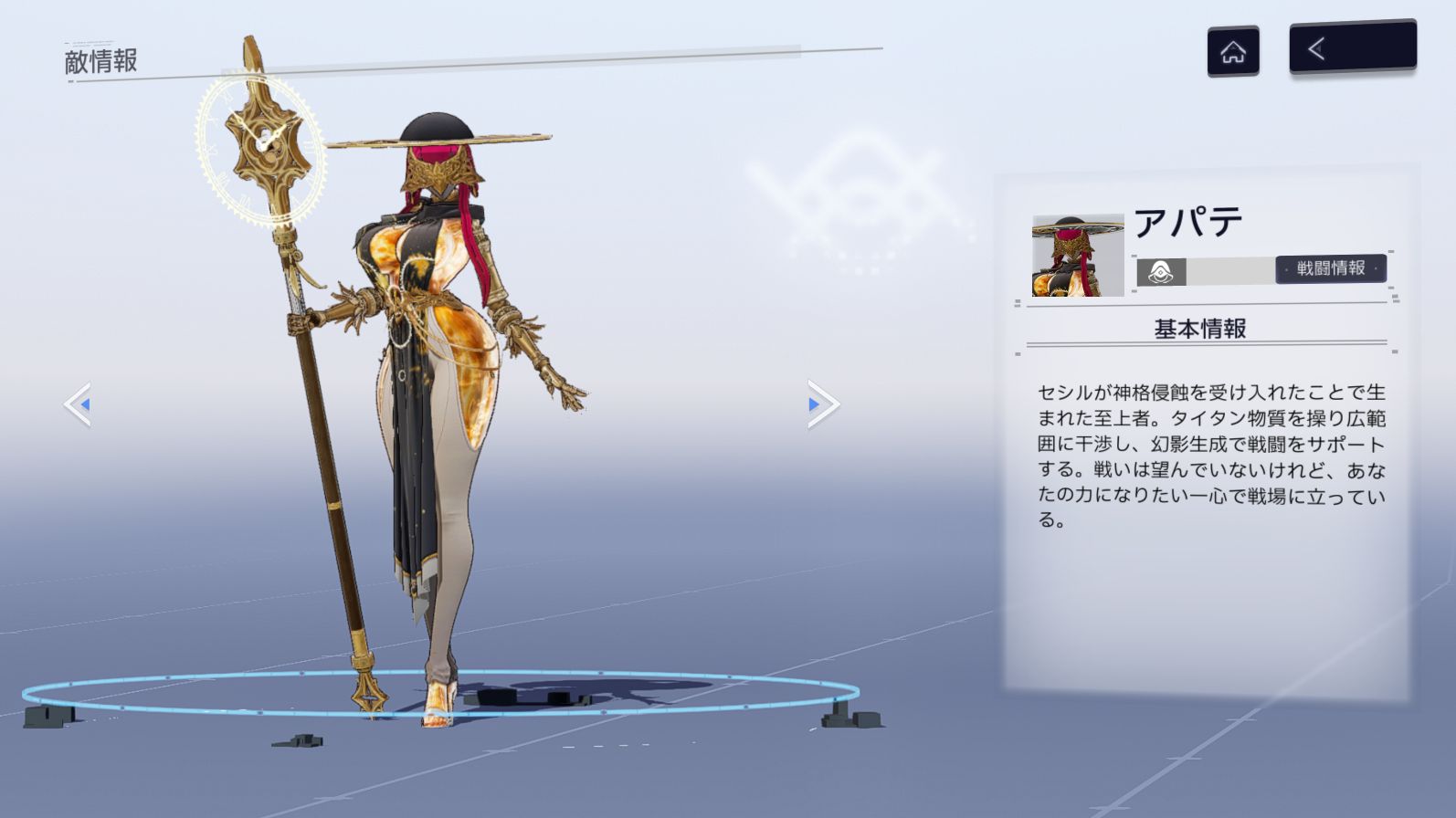Image resolution: width=1456 pixels, height=818 pixels.
Task: Return to the previous screen
Action: [x=1352, y=47]
